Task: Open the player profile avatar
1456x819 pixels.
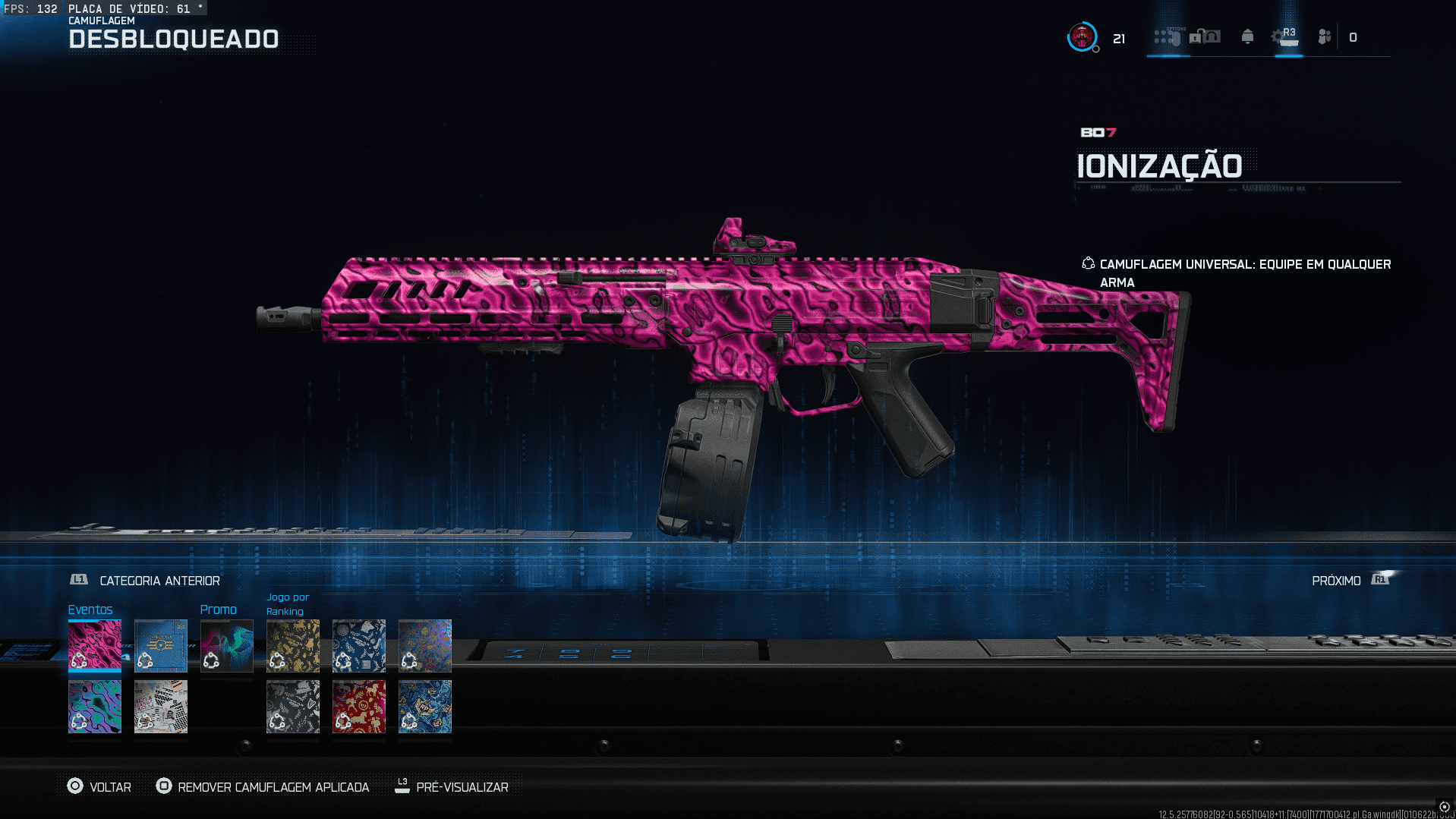Action: pos(1082,37)
